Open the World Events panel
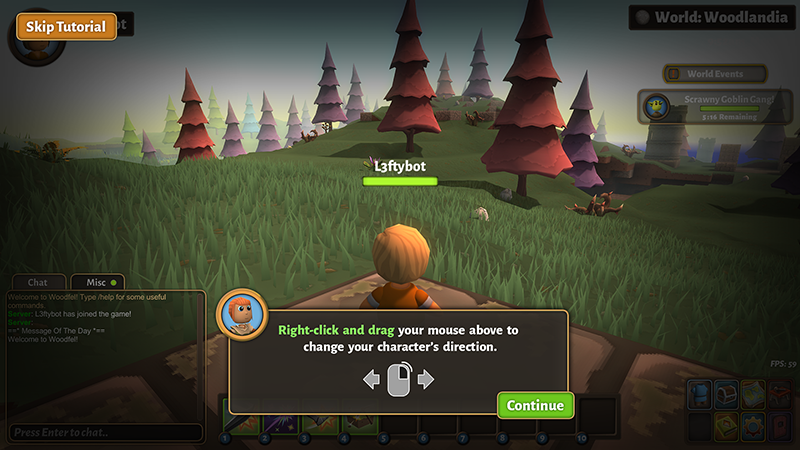This screenshot has height=450, width=800. point(716,74)
